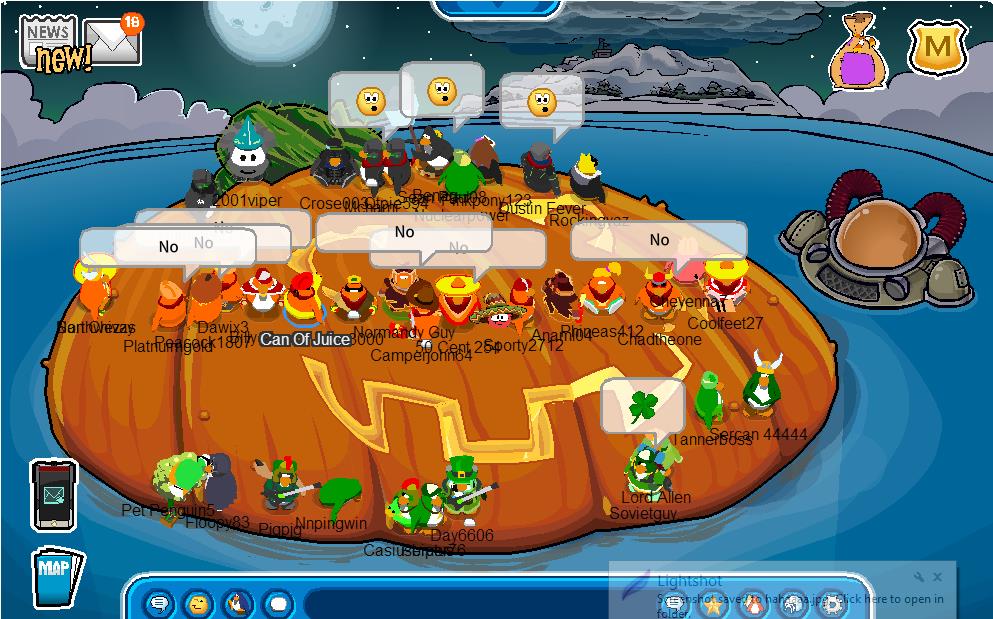The image size is (993, 619).
Task: Choose an emote from the winking face button
Action: click(x=199, y=604)
